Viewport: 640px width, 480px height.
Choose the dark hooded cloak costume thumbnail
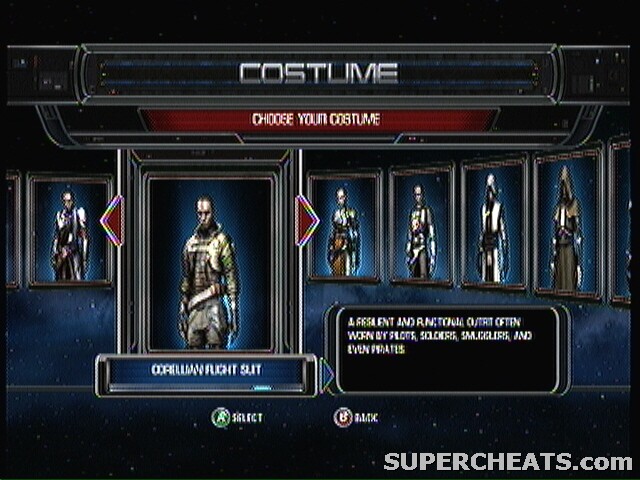click(566, 223)
